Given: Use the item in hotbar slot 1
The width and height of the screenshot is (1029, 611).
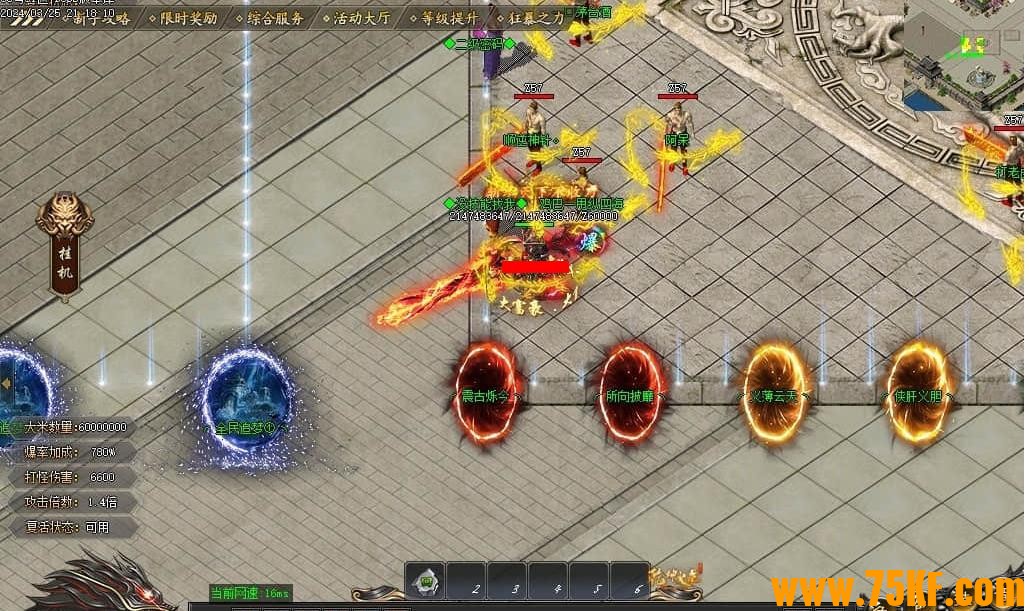Looking at the screenshot, I should pyautogui.click(x=426, y=581).
